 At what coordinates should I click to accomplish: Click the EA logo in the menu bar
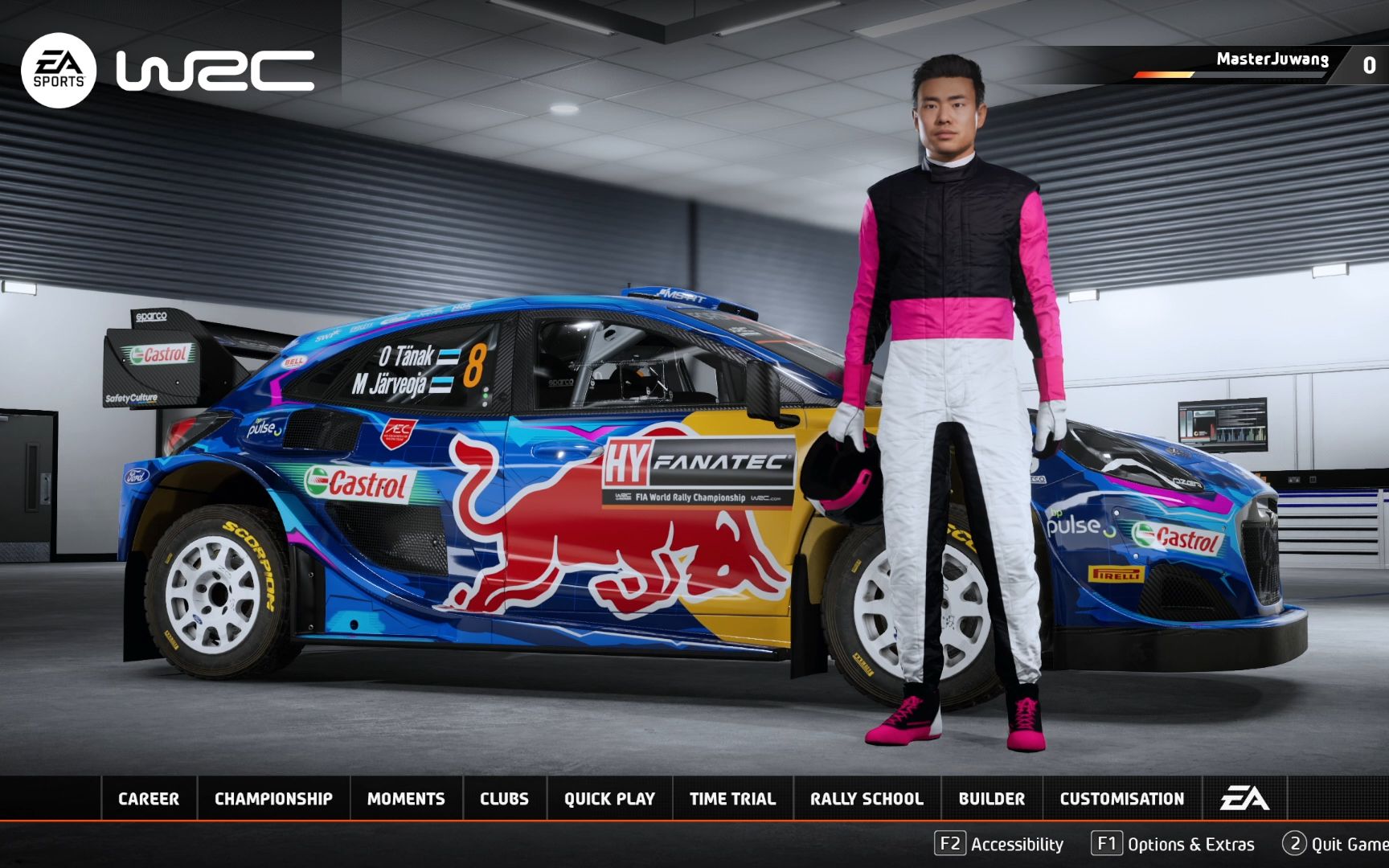1247,799
